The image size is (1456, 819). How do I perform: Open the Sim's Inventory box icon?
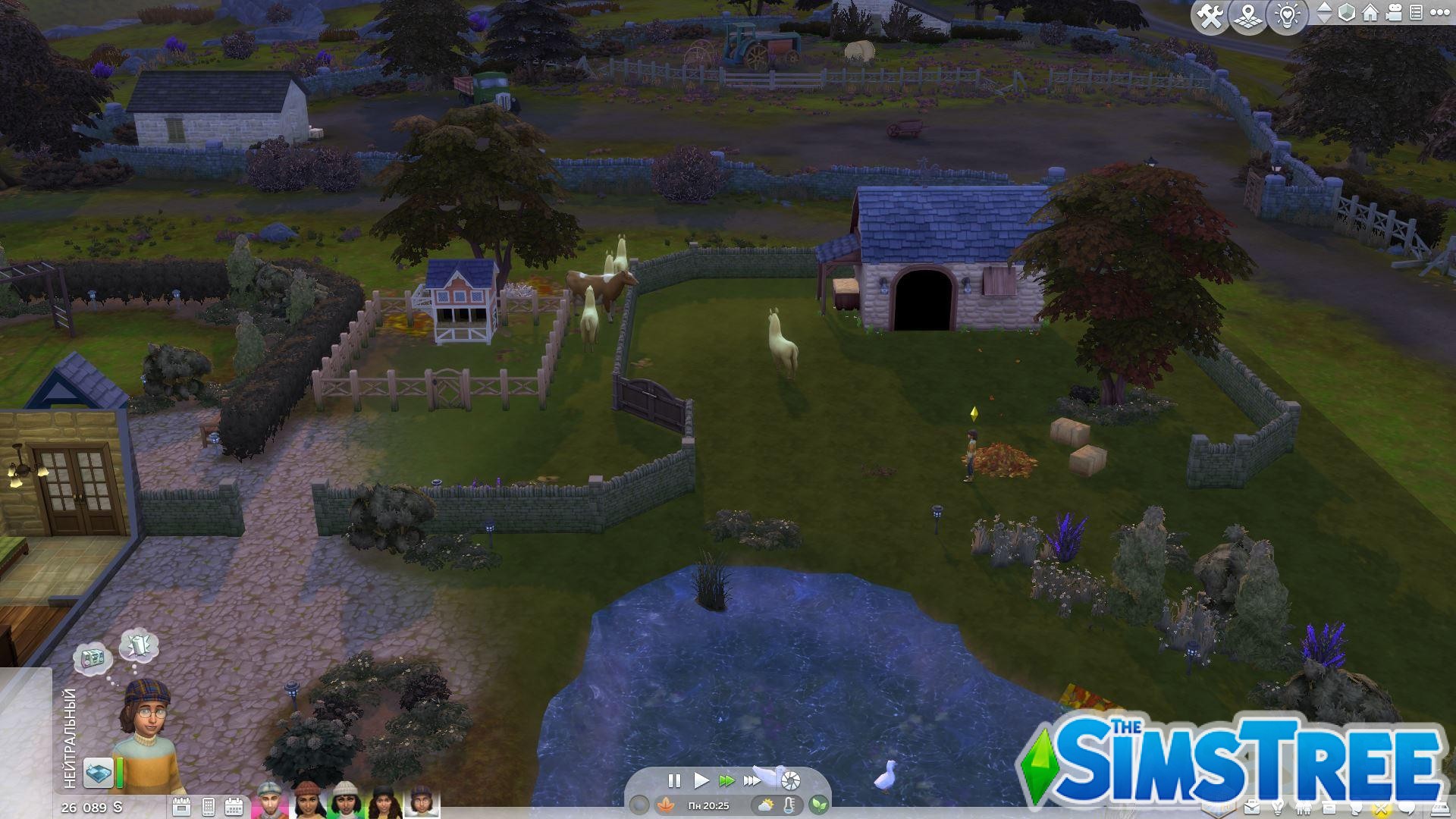[1329, 808]
